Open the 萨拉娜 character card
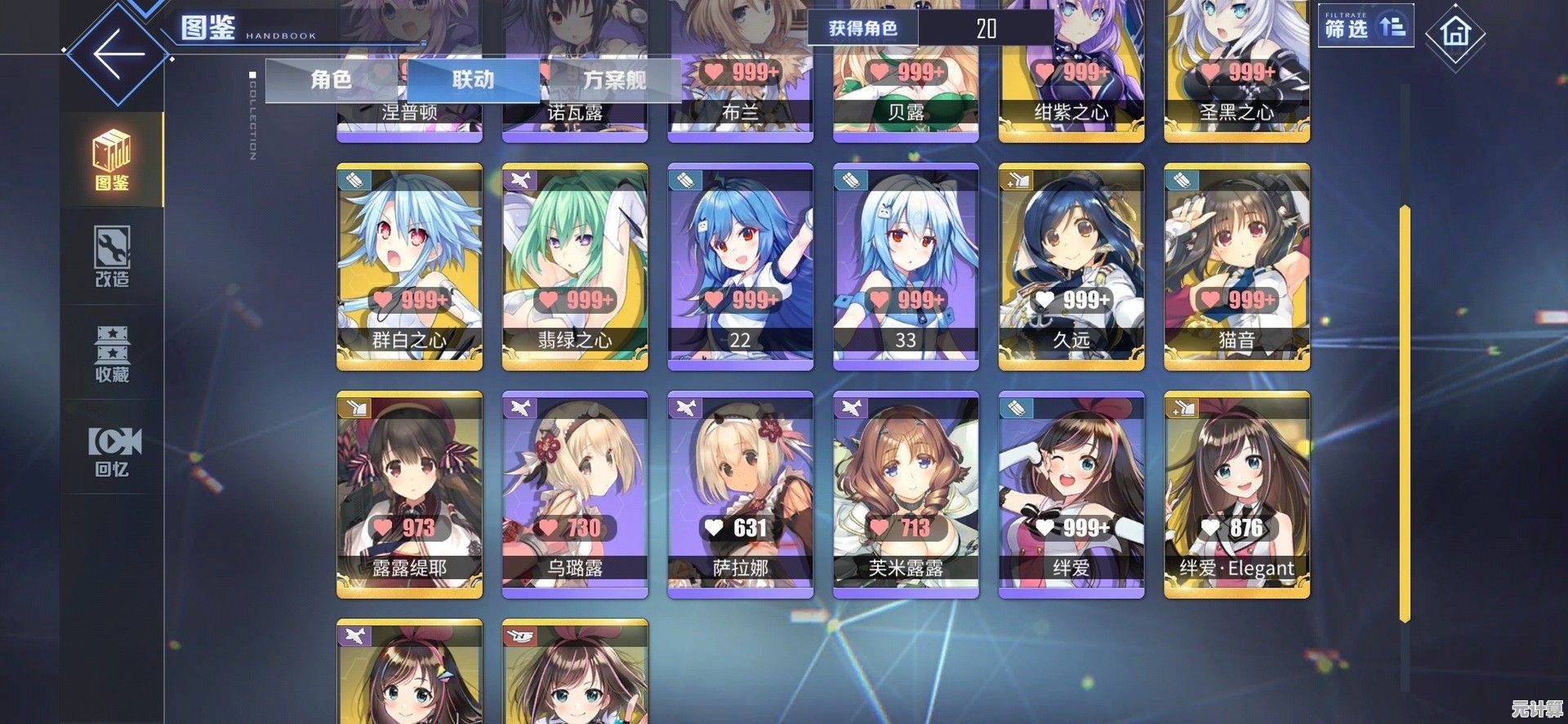1568x724 pixels. pos(741,494)
